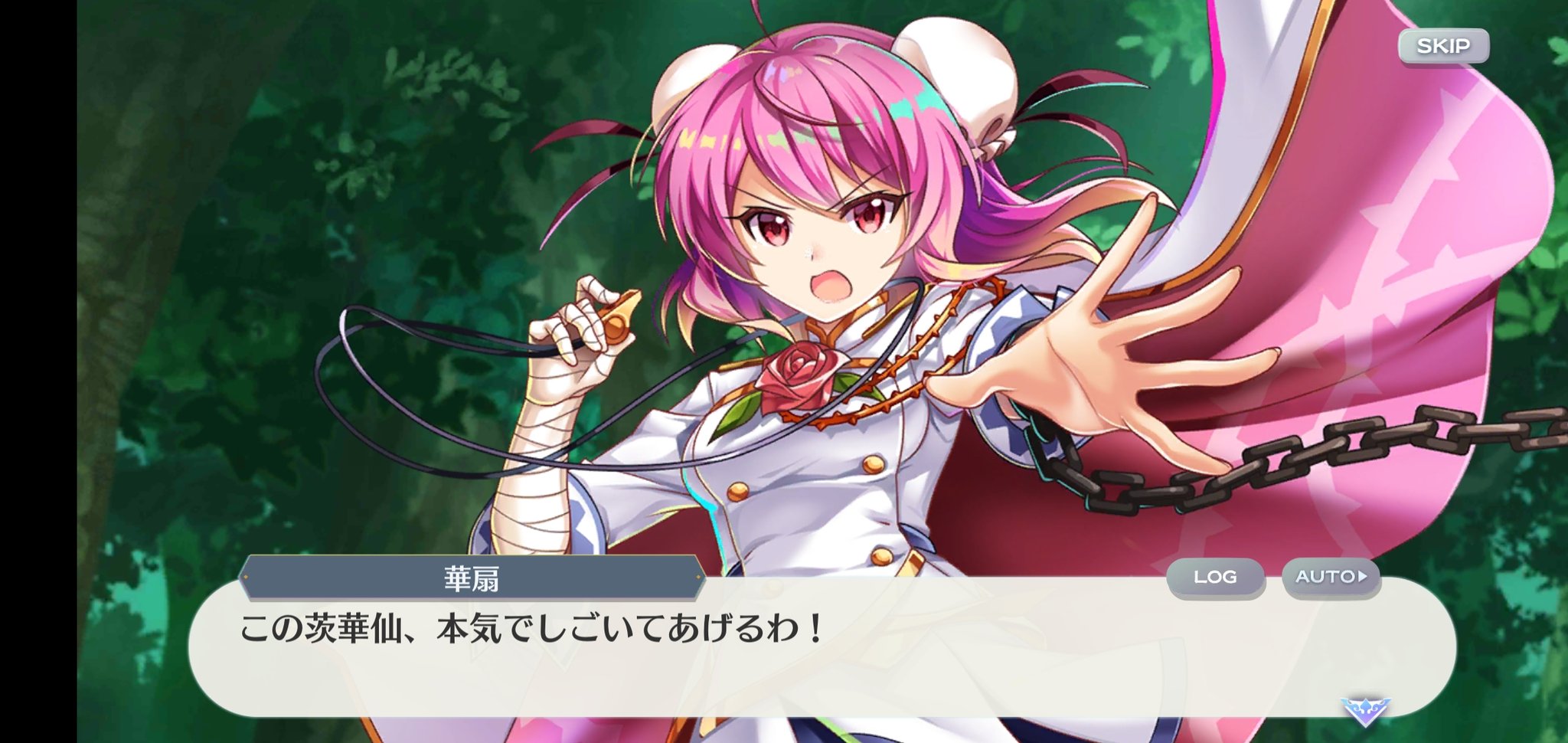
Task: Tap the SKIP button to skip the scene
Action: pyautogui.click(x=1442, y=46)
